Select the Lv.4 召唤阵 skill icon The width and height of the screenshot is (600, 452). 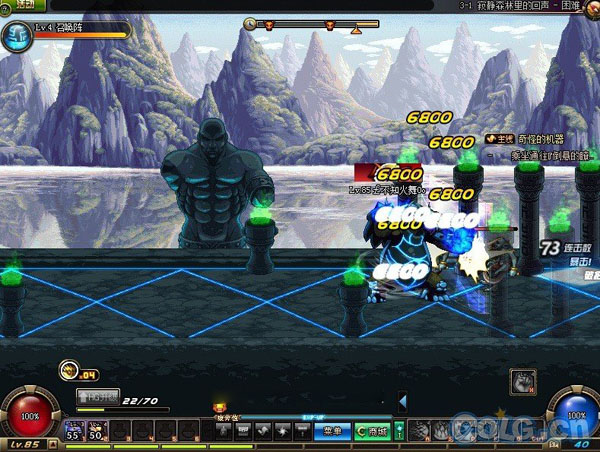(x=15, y=38)
